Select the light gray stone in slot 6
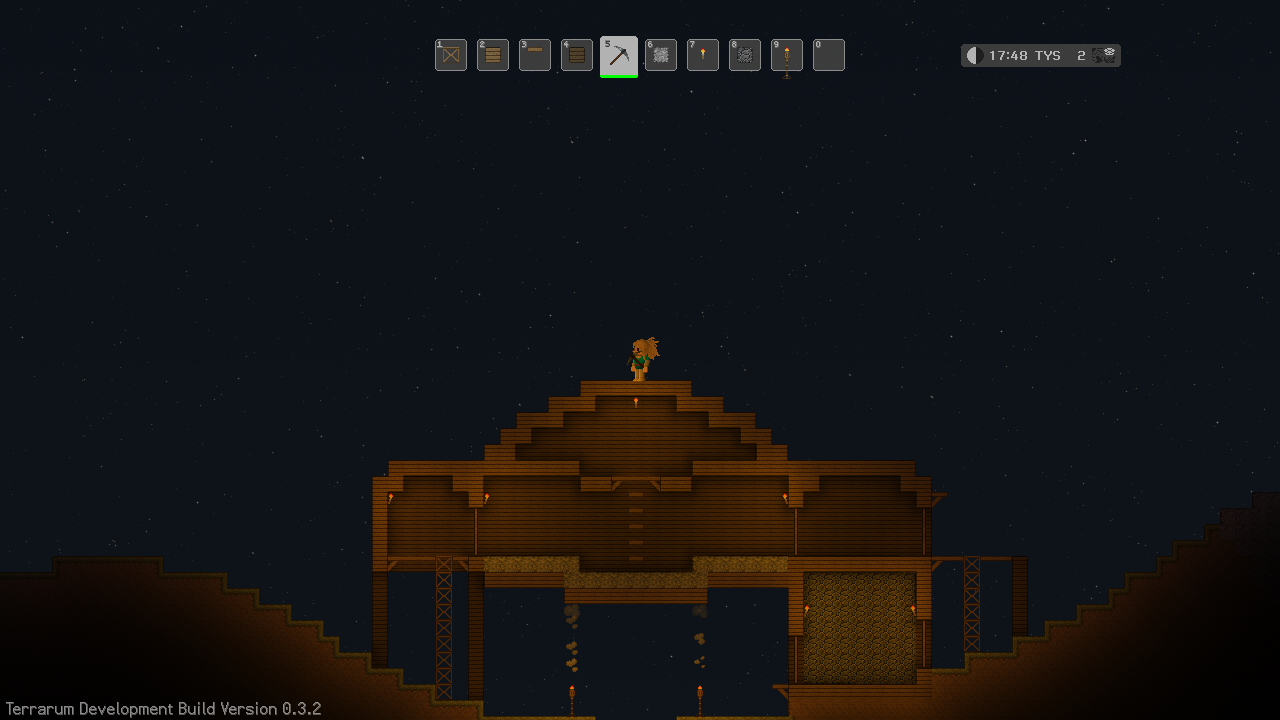This screenshot has height=720, width=1280. [661, 55]
